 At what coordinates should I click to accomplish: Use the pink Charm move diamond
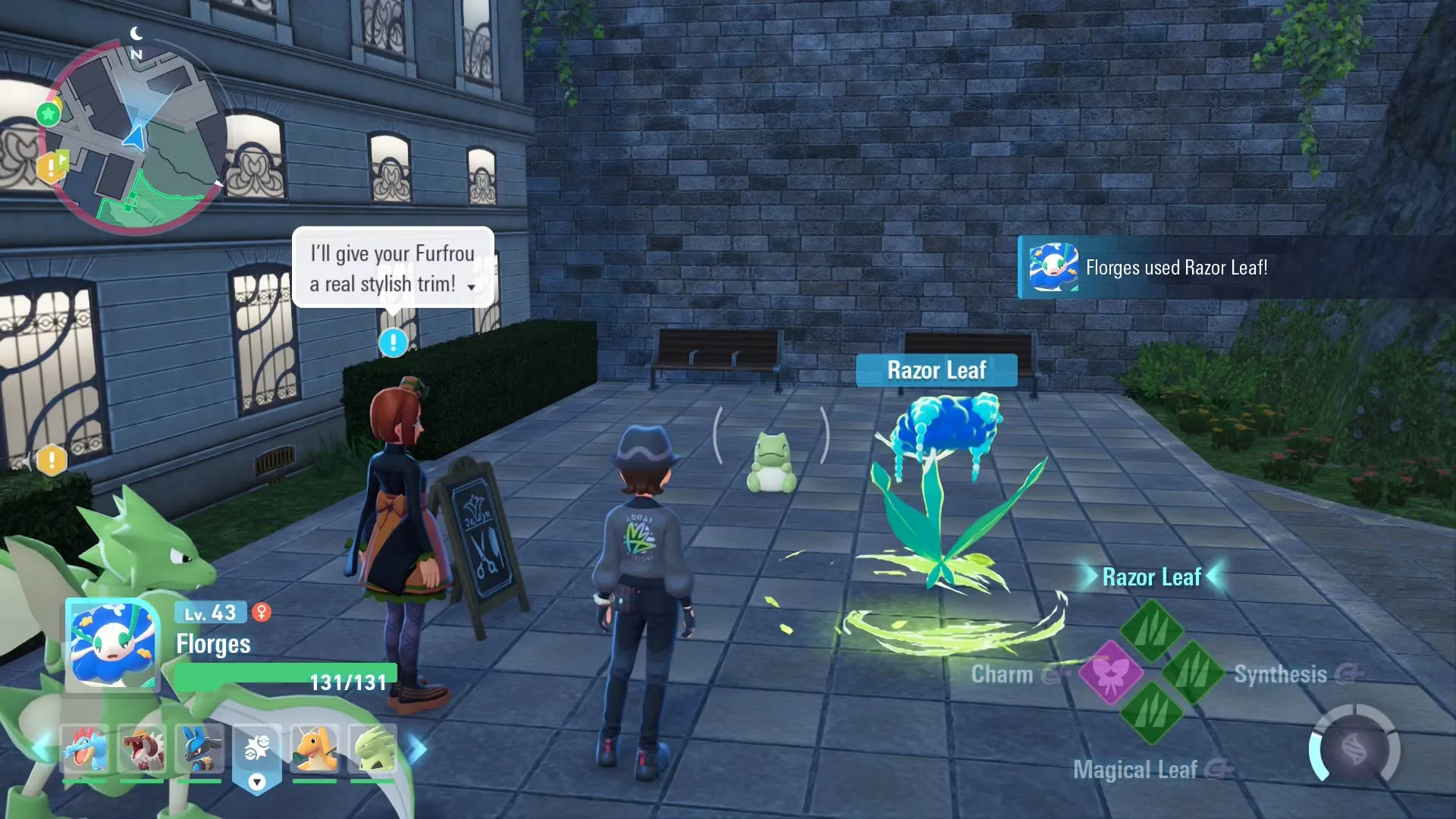[x=1110, y=672]
